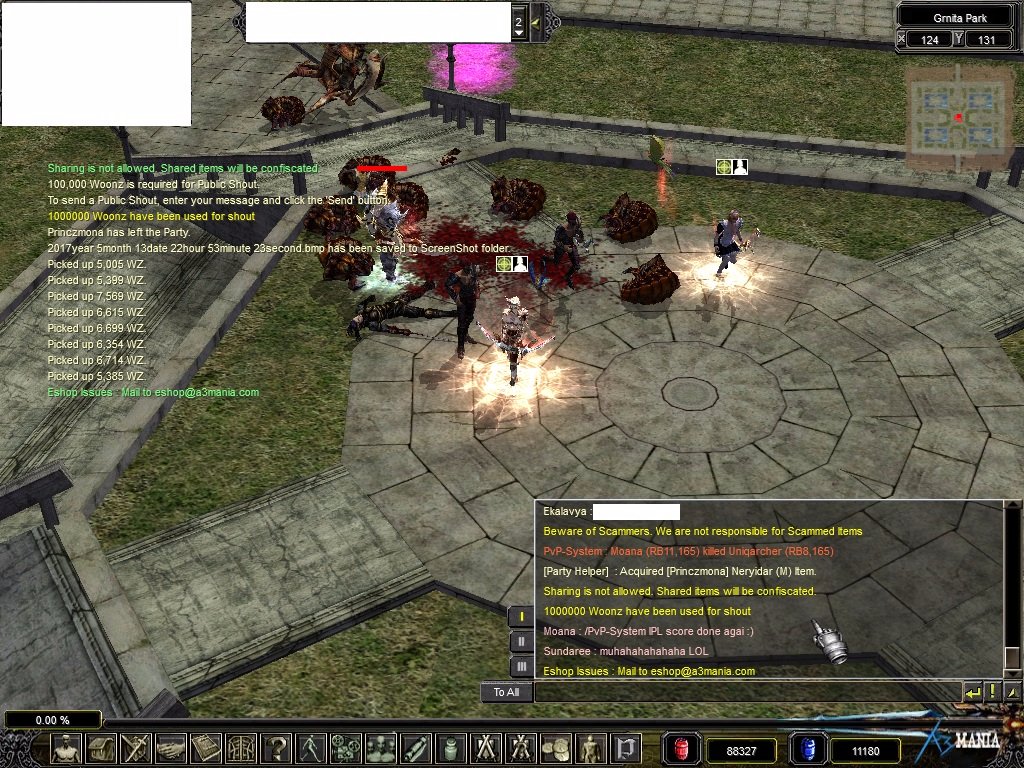This screenshot has height=768, width=1024.
Task: Click the blue mana potion slot
Action: [x=805, y=749]
